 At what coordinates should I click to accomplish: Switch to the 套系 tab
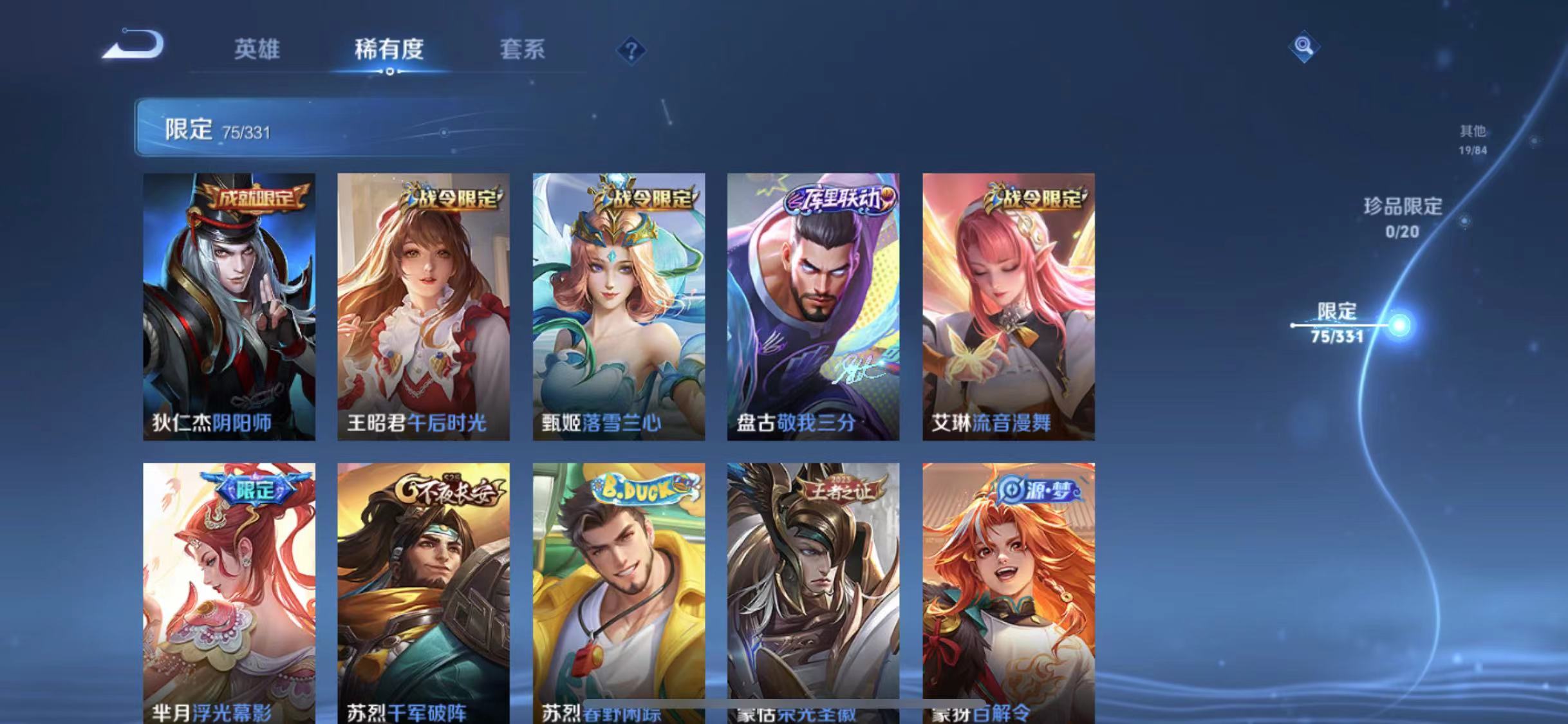[x=523, y=50]
